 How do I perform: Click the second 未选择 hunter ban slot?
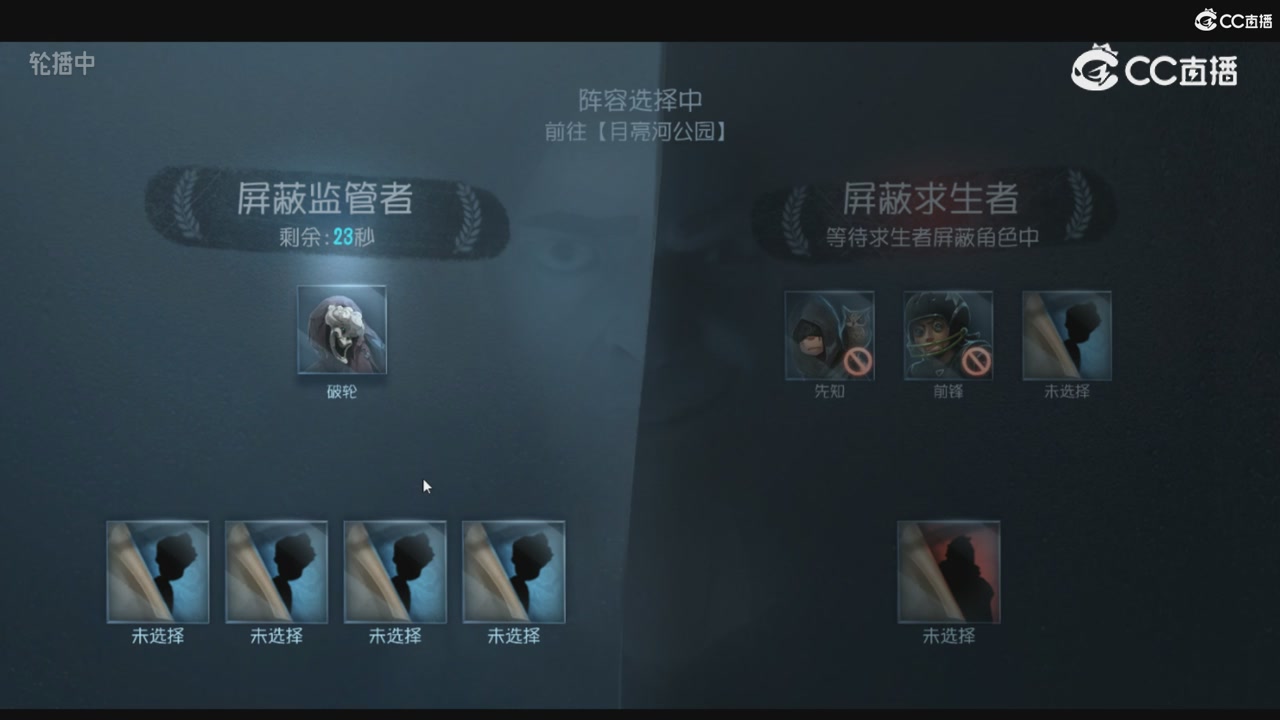pyautogui.click(x=276, y=570)
